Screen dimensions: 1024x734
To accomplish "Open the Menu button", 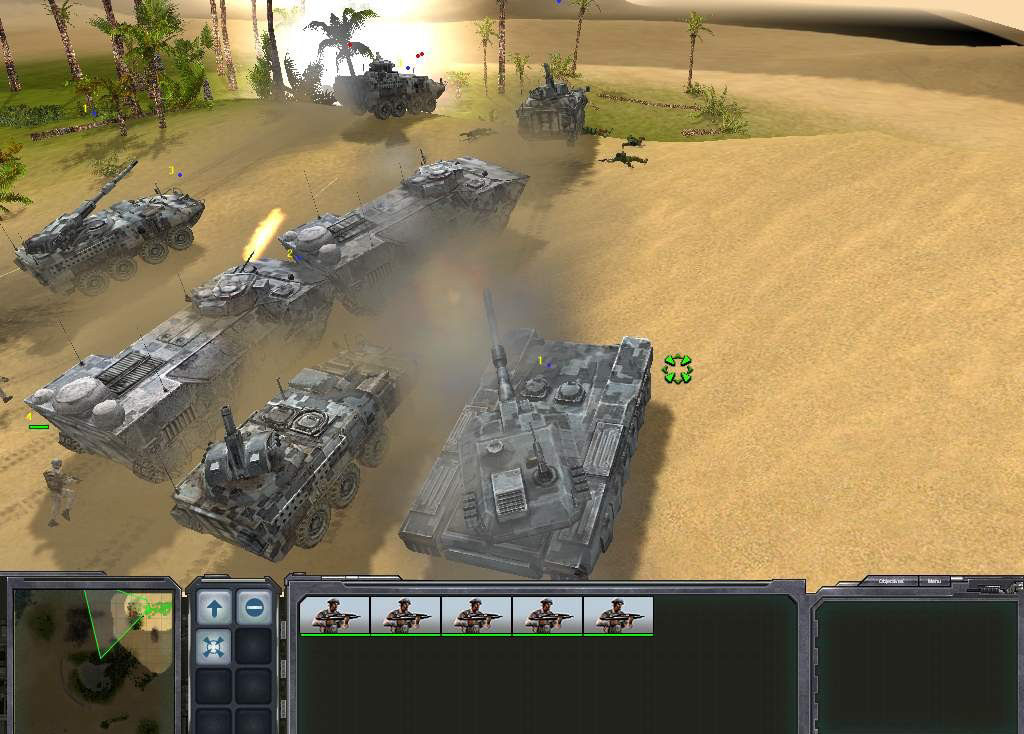I will (934, 581).
